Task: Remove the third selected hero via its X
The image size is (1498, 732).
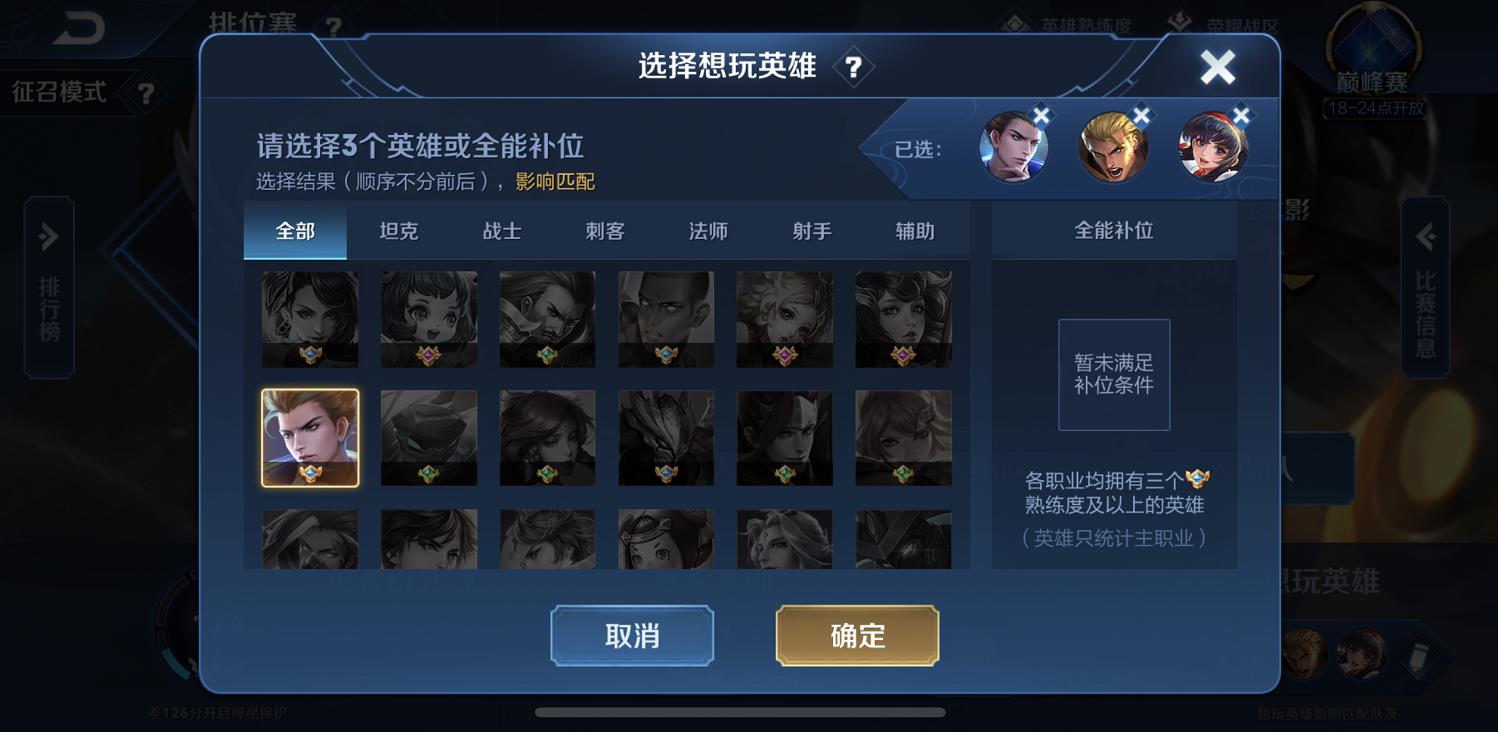Action: [x=1240, y=115]
